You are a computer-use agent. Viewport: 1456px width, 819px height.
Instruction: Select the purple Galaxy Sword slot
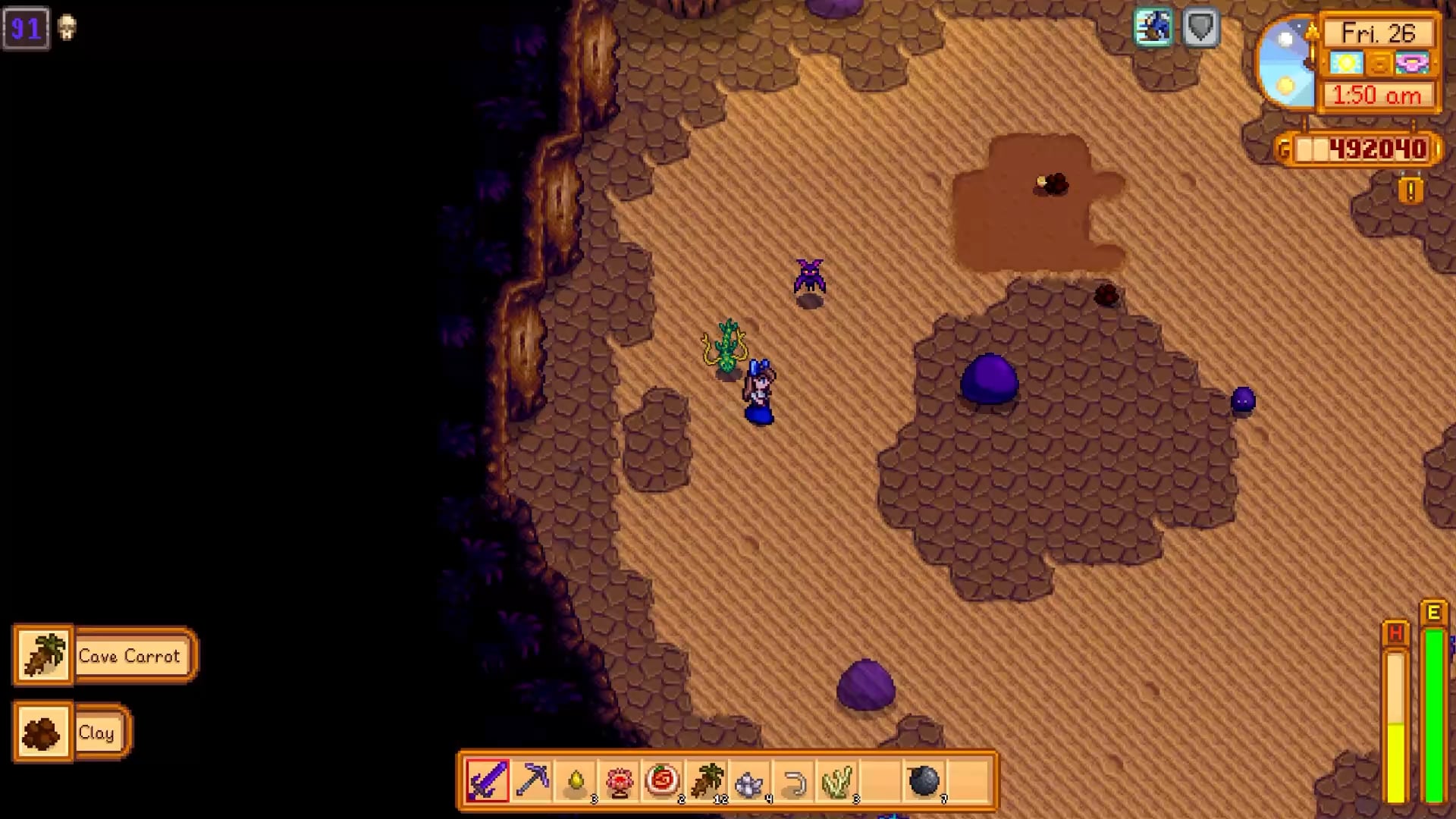pyautogui.click(x=488, y=780)
